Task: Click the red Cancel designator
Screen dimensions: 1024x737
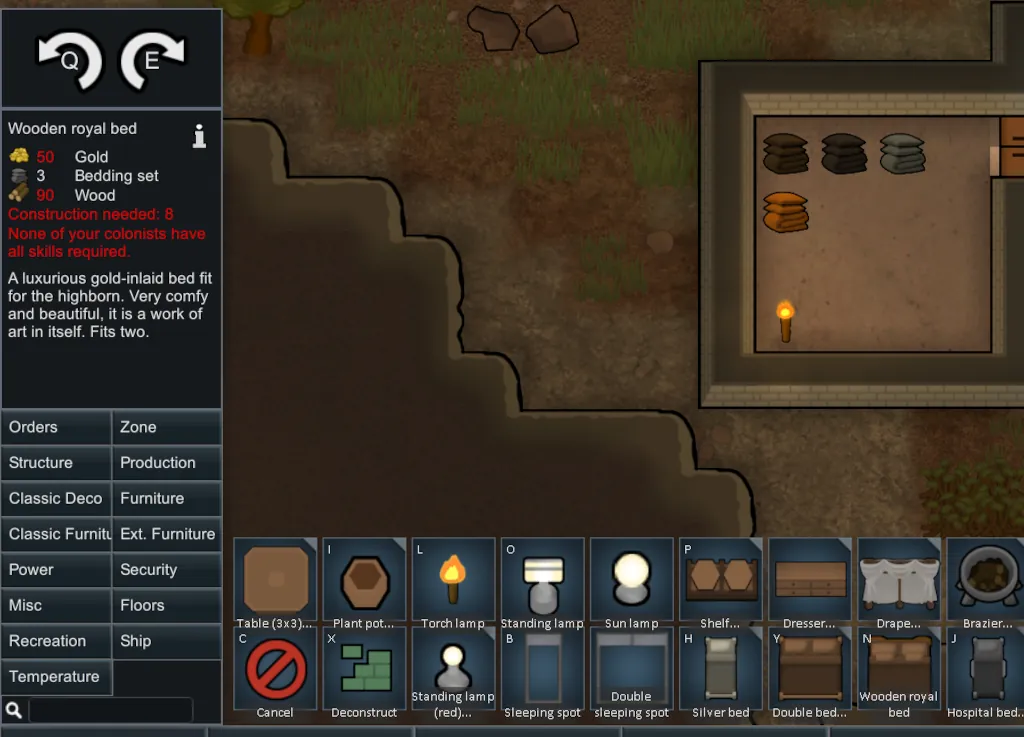Action: point(275,669)
